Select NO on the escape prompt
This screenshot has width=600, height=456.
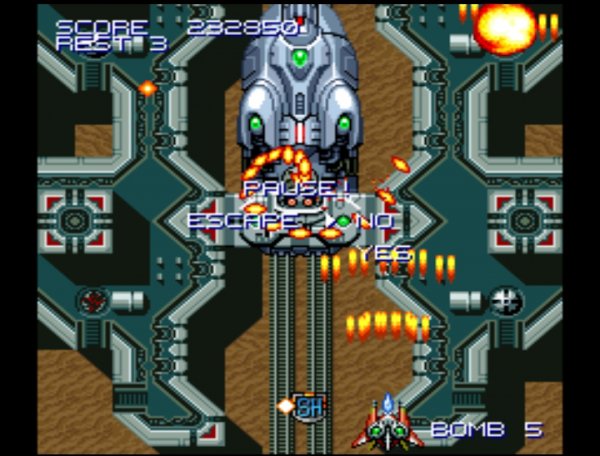(375, 220)
